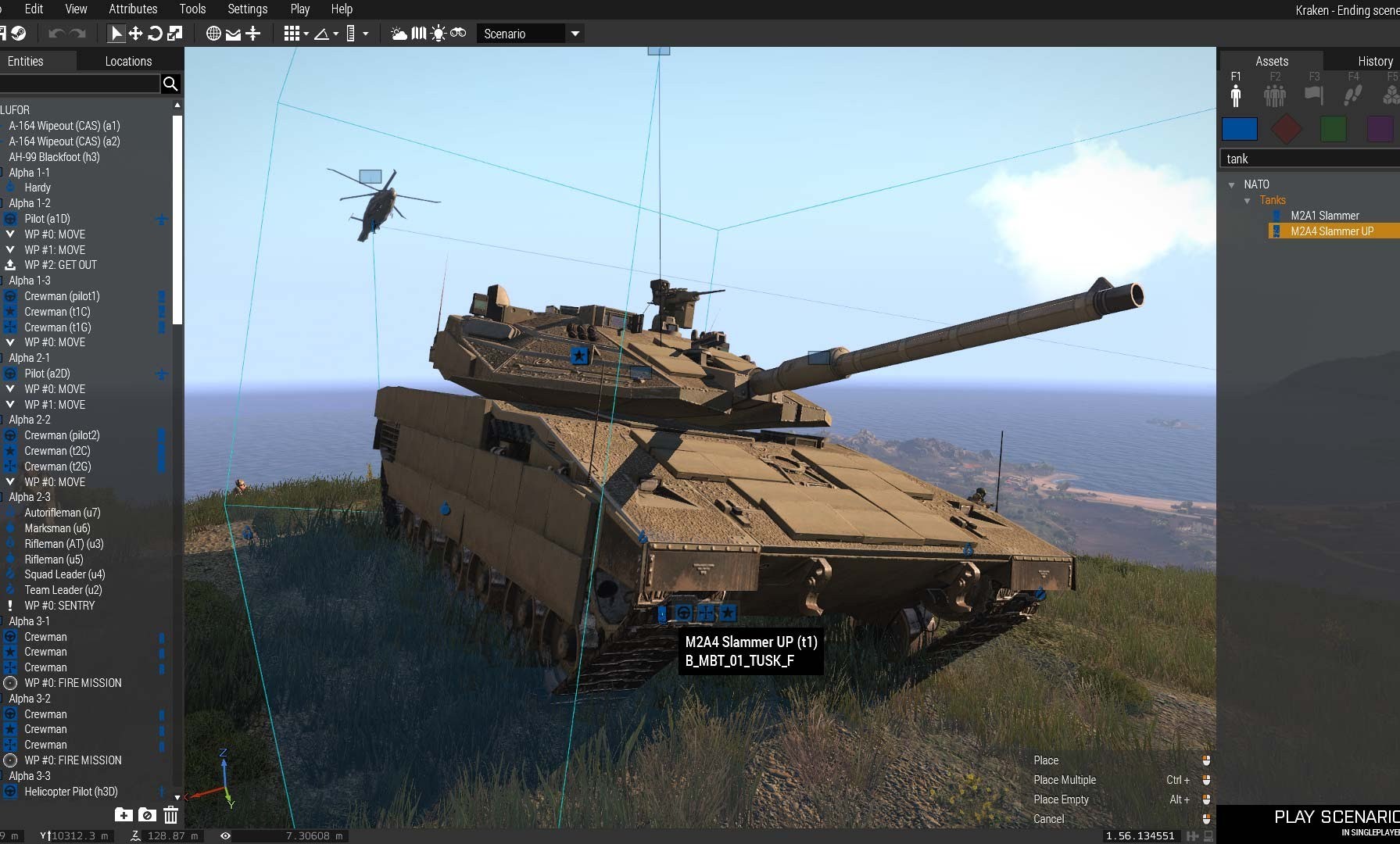Toggle the map globe button
The image size is (1400, 844).
pos(213,34)
